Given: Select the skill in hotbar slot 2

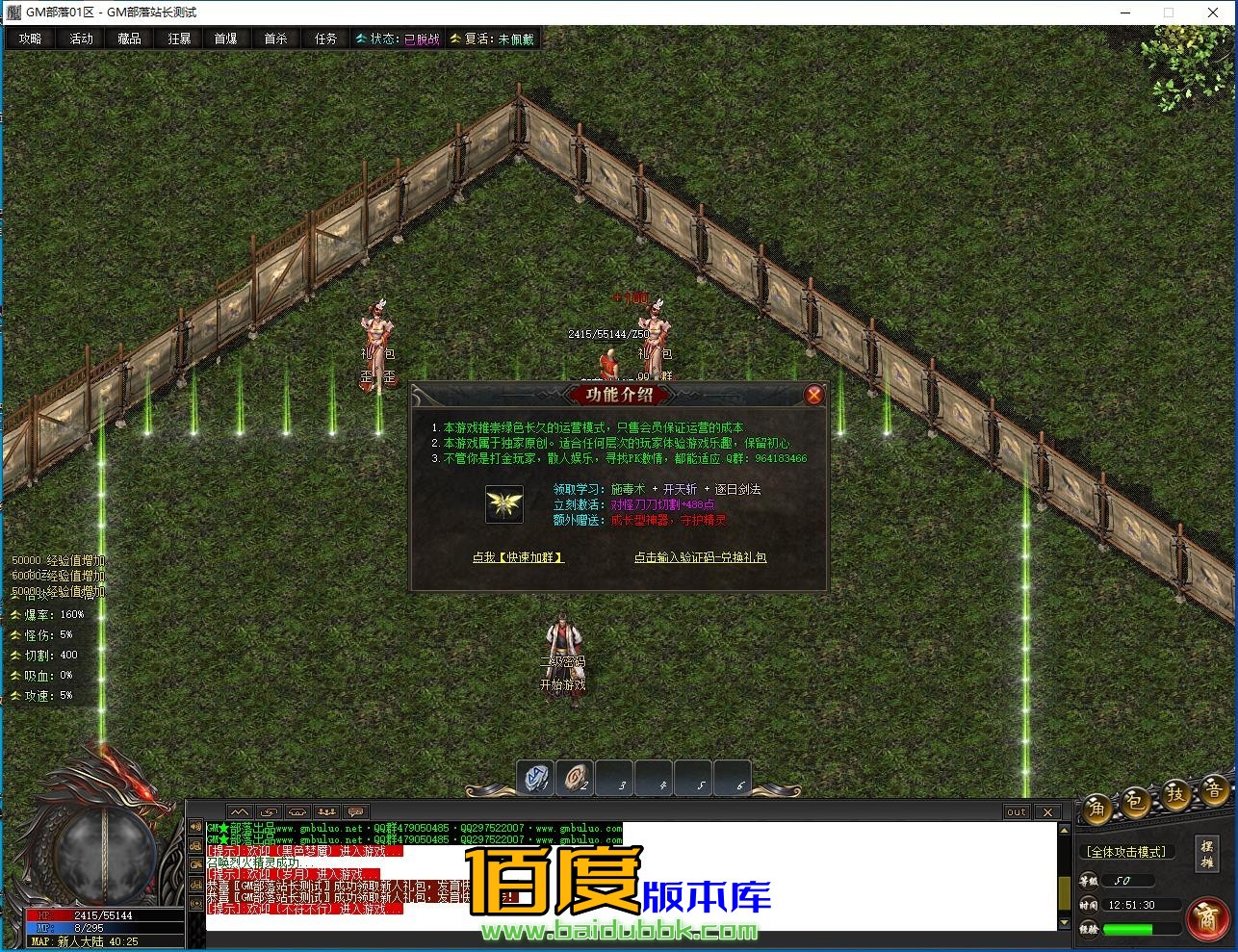Looking at the screenshot, I should click(577, 778).
